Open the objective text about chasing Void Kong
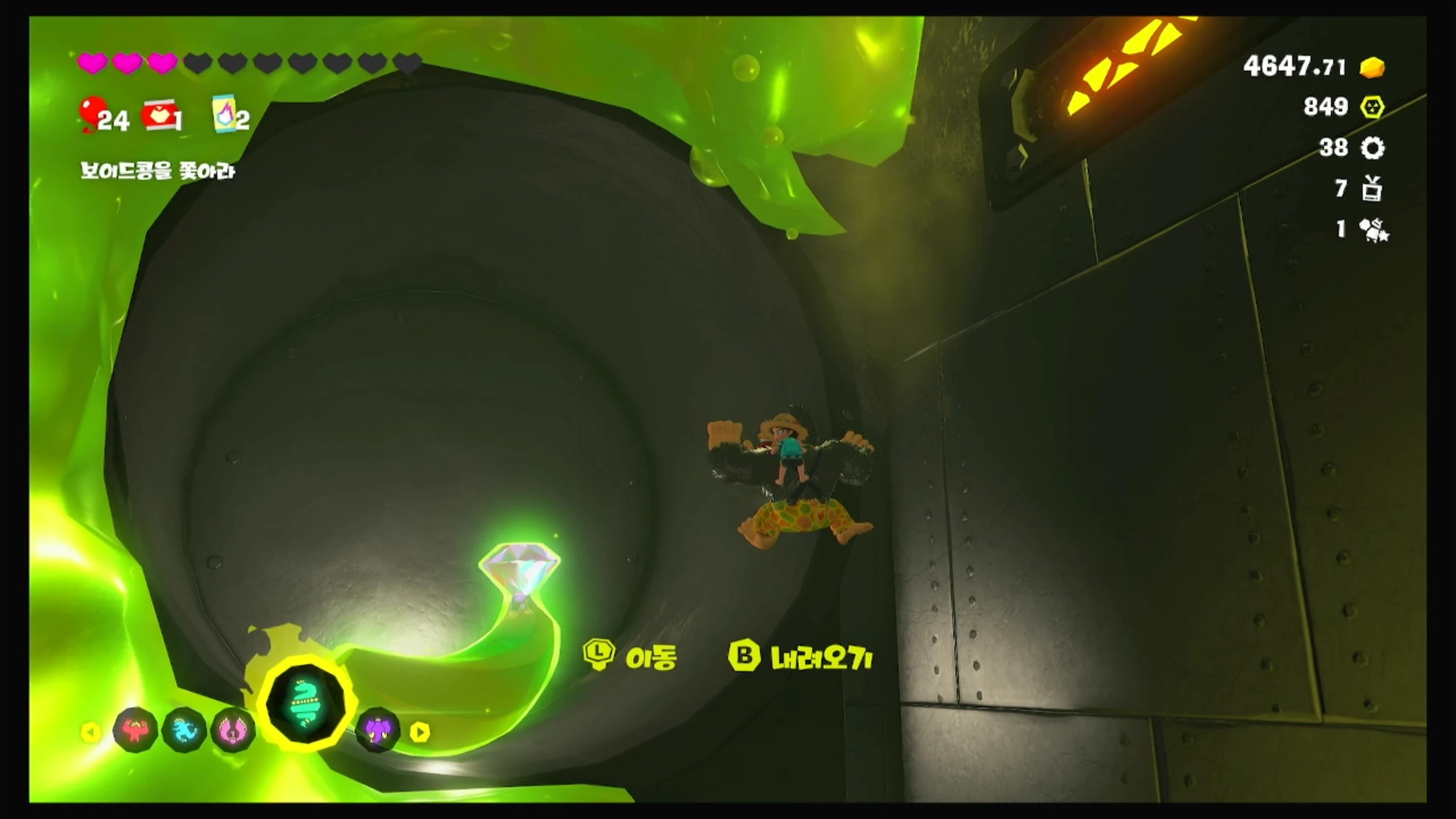This screenshot has height=819, width=1456. [x=157, y=171]
